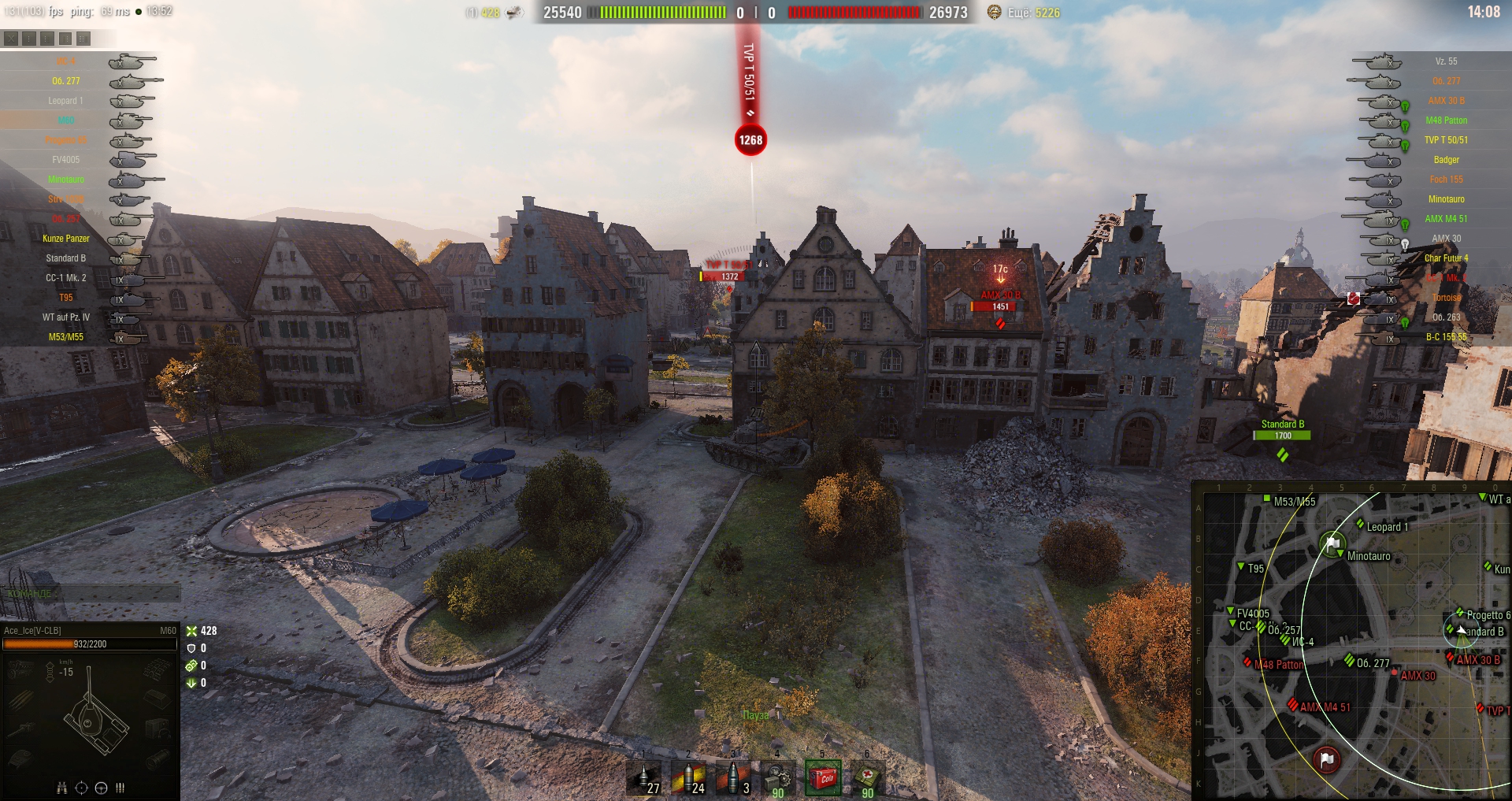Choose WT auf Pz. IV in the allied list
The height and width of the screenshot is (801, 1512).
[x=66, y=317]
